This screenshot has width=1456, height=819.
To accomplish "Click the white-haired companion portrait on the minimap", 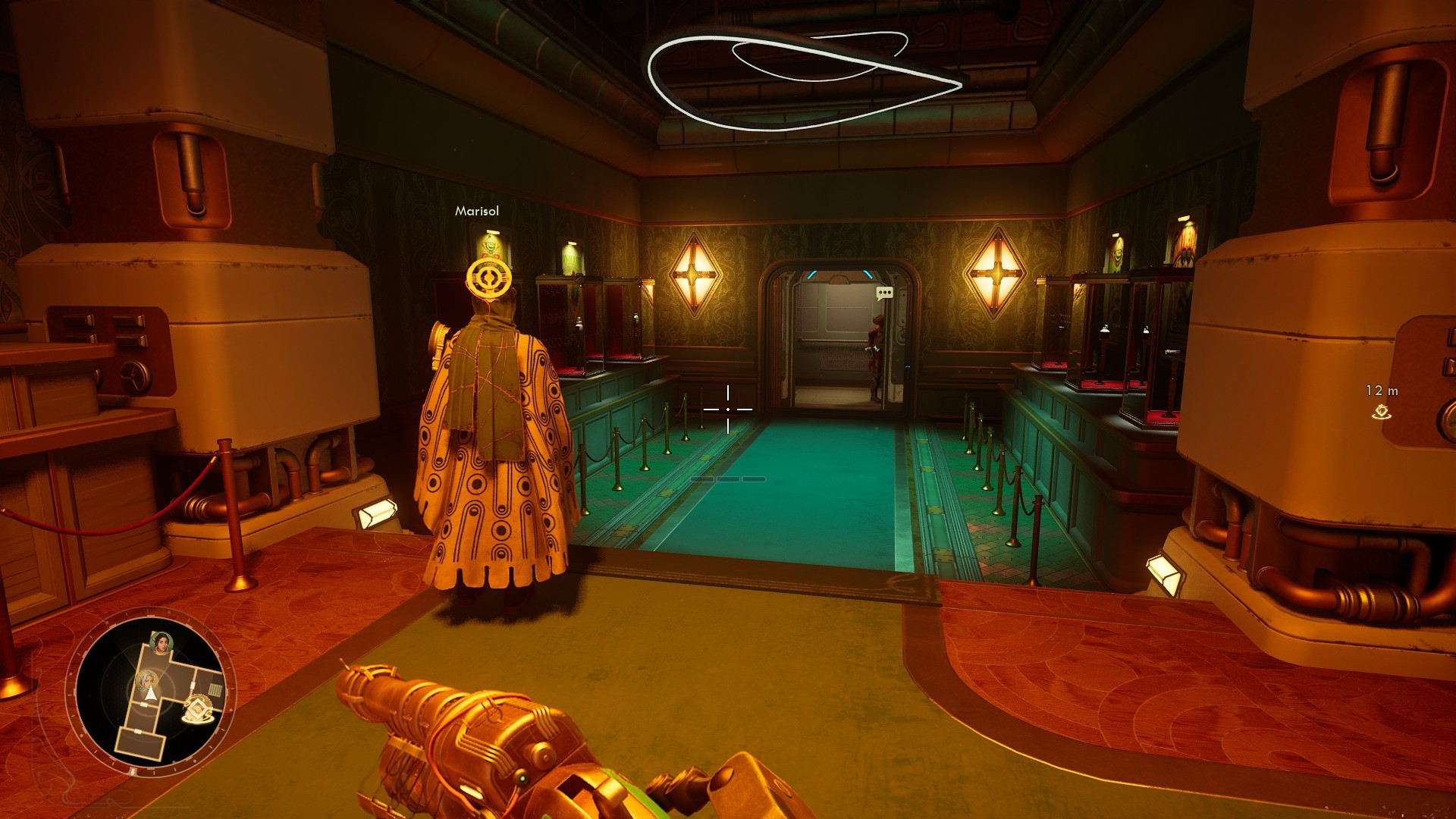I will [147, 680].
